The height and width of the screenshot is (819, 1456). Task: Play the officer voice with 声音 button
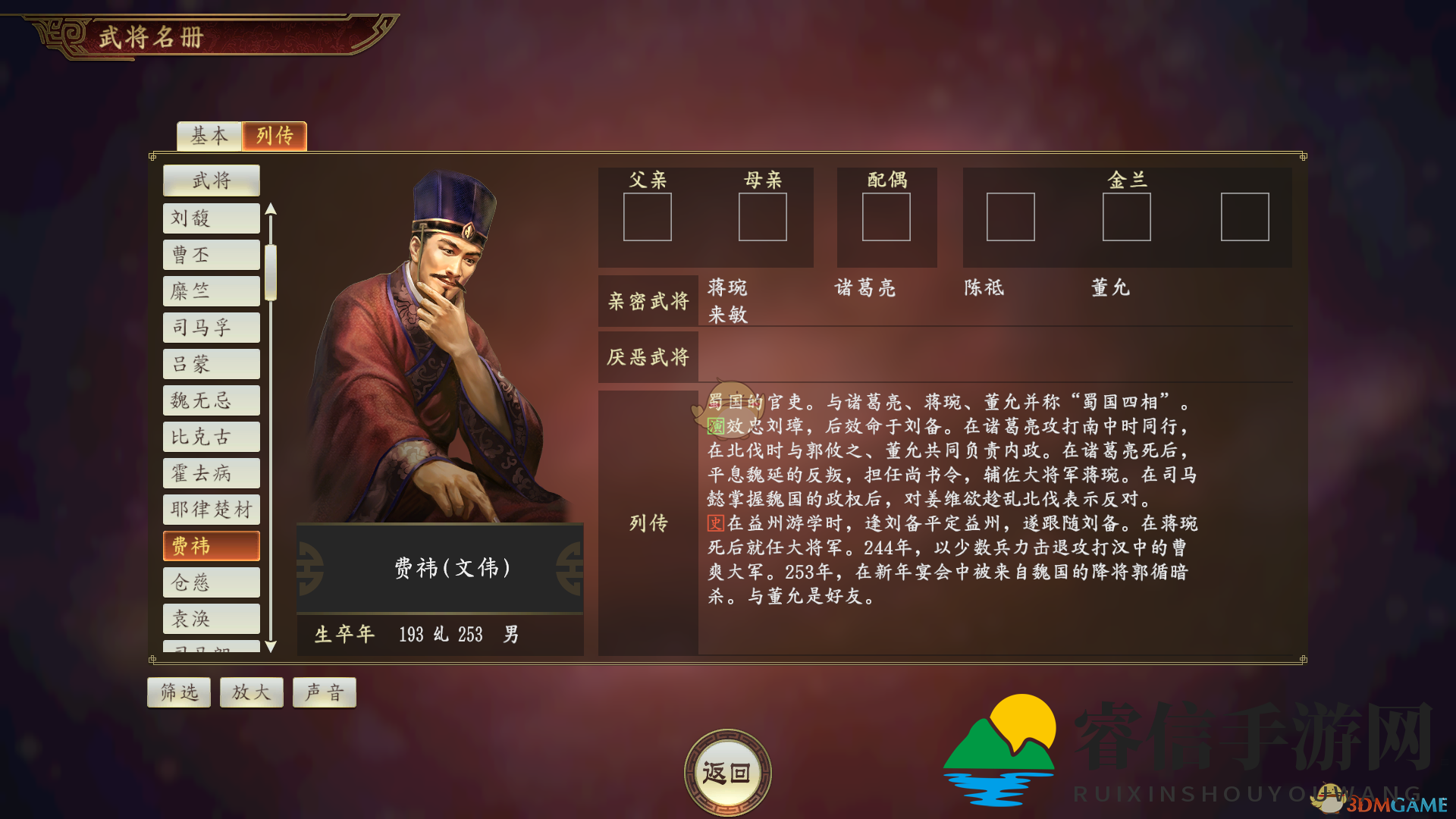[x=324, y=692]
